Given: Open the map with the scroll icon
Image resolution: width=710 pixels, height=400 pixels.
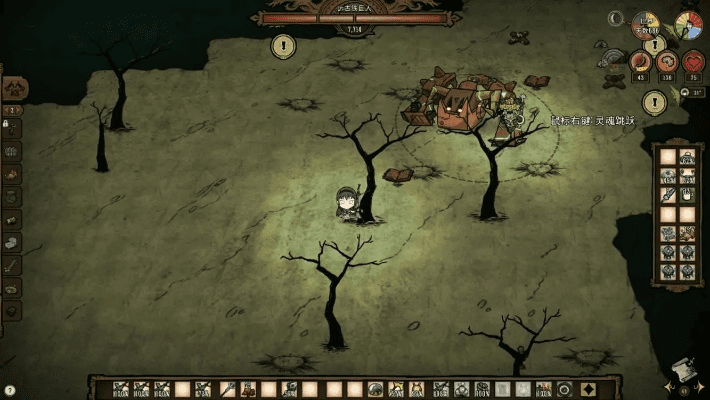Looking at the screenshot, I should pyautogui.click(x=684, y=370).
